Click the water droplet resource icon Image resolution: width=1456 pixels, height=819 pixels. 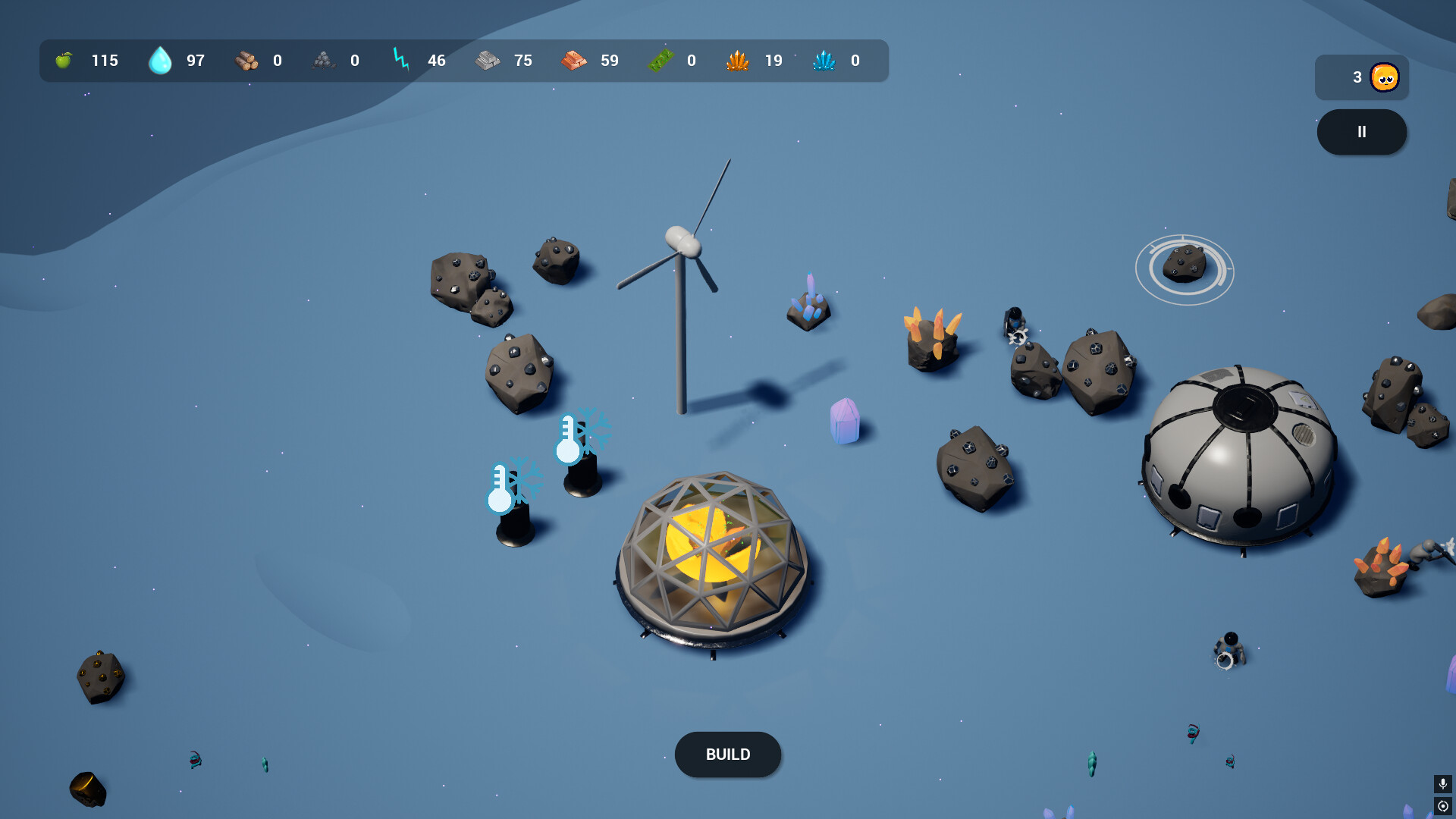[x=159, y=60]
